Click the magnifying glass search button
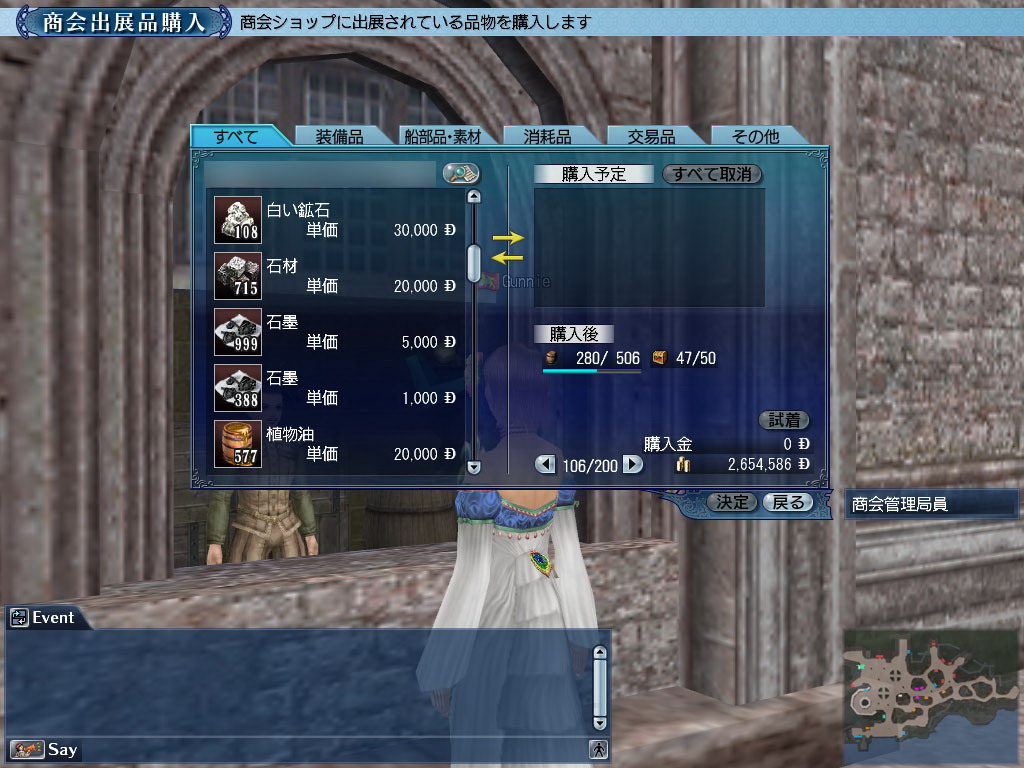 coord(461,174)
